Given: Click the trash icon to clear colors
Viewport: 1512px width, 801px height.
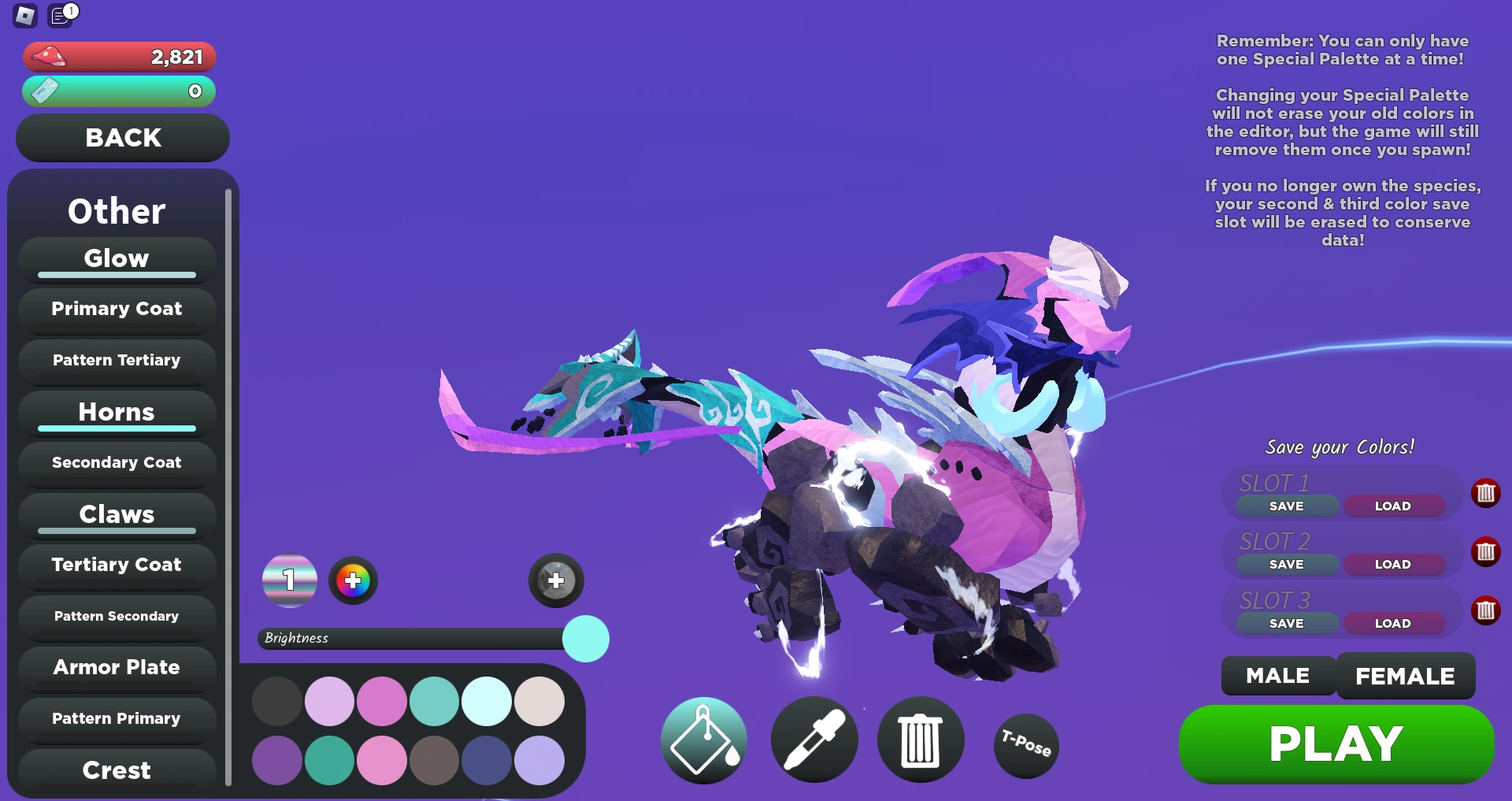Looking at the screenshot, I should (921, 740).
